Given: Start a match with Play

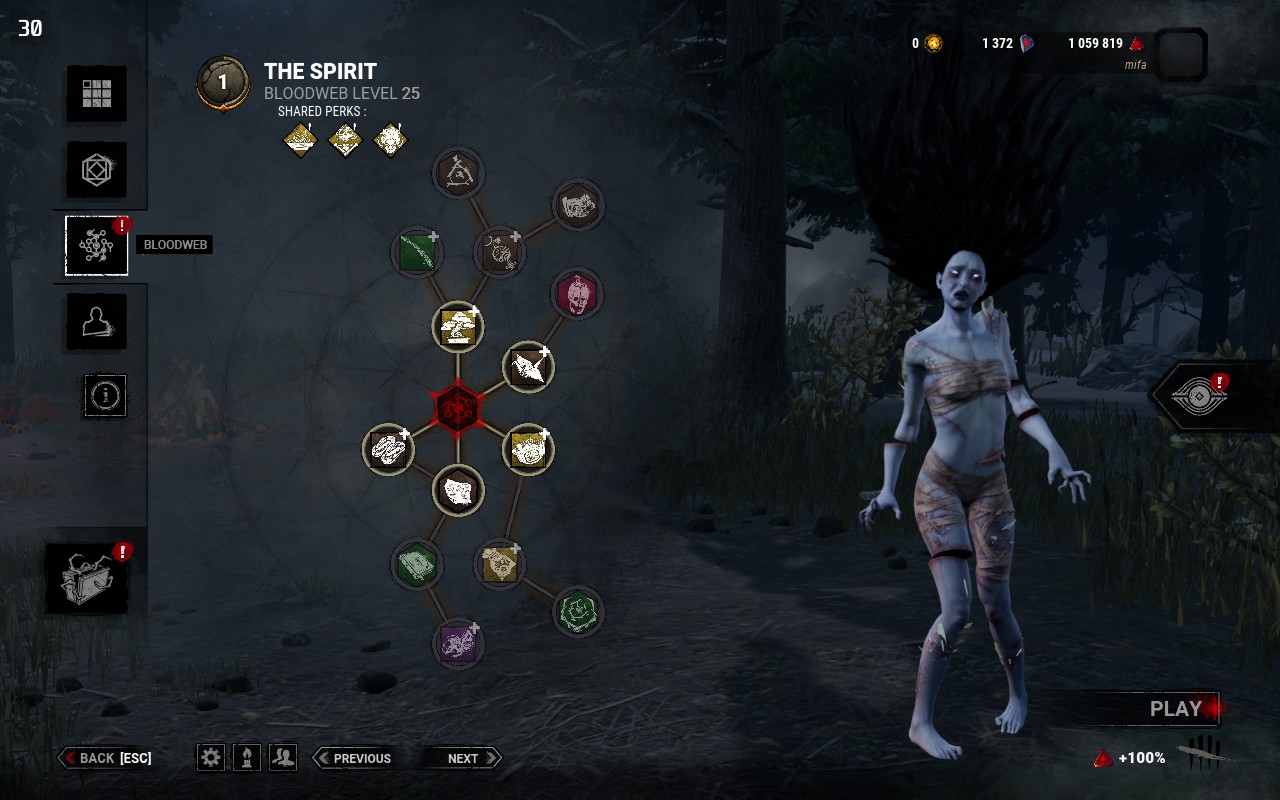Looking at the screenshot, I should coord(1175,709).
